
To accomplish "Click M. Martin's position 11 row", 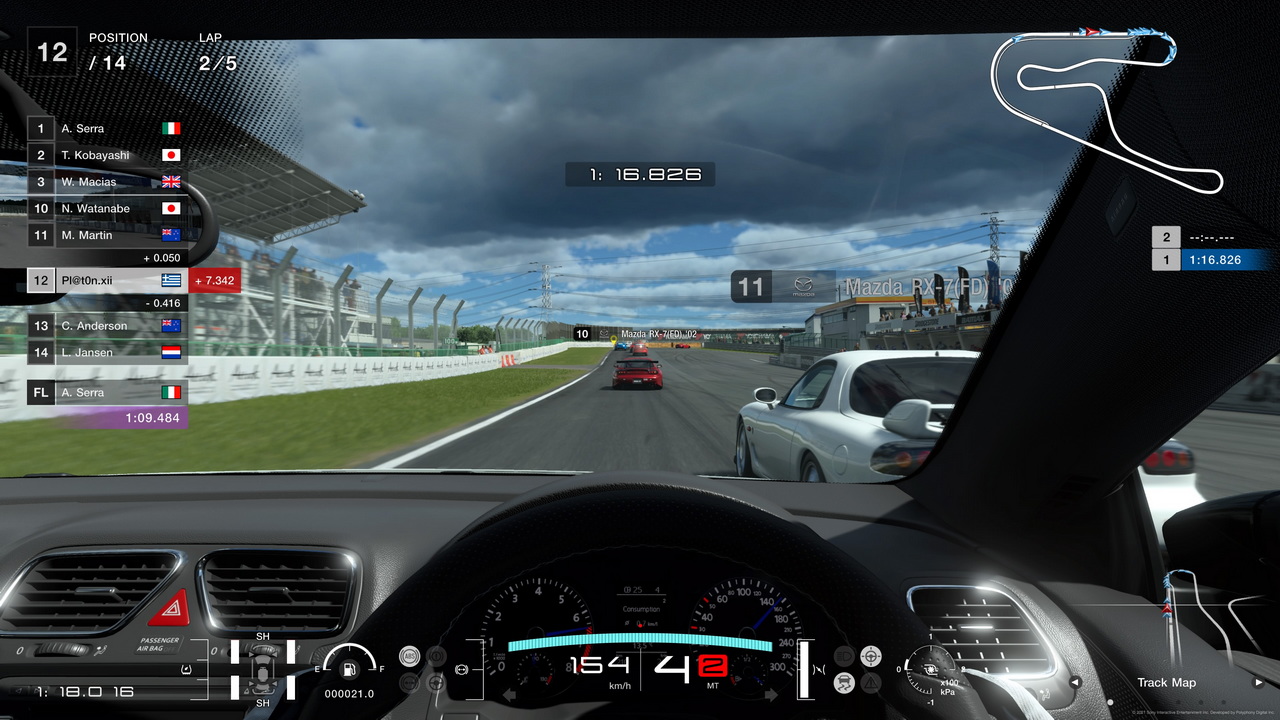I will pos(107,236).
